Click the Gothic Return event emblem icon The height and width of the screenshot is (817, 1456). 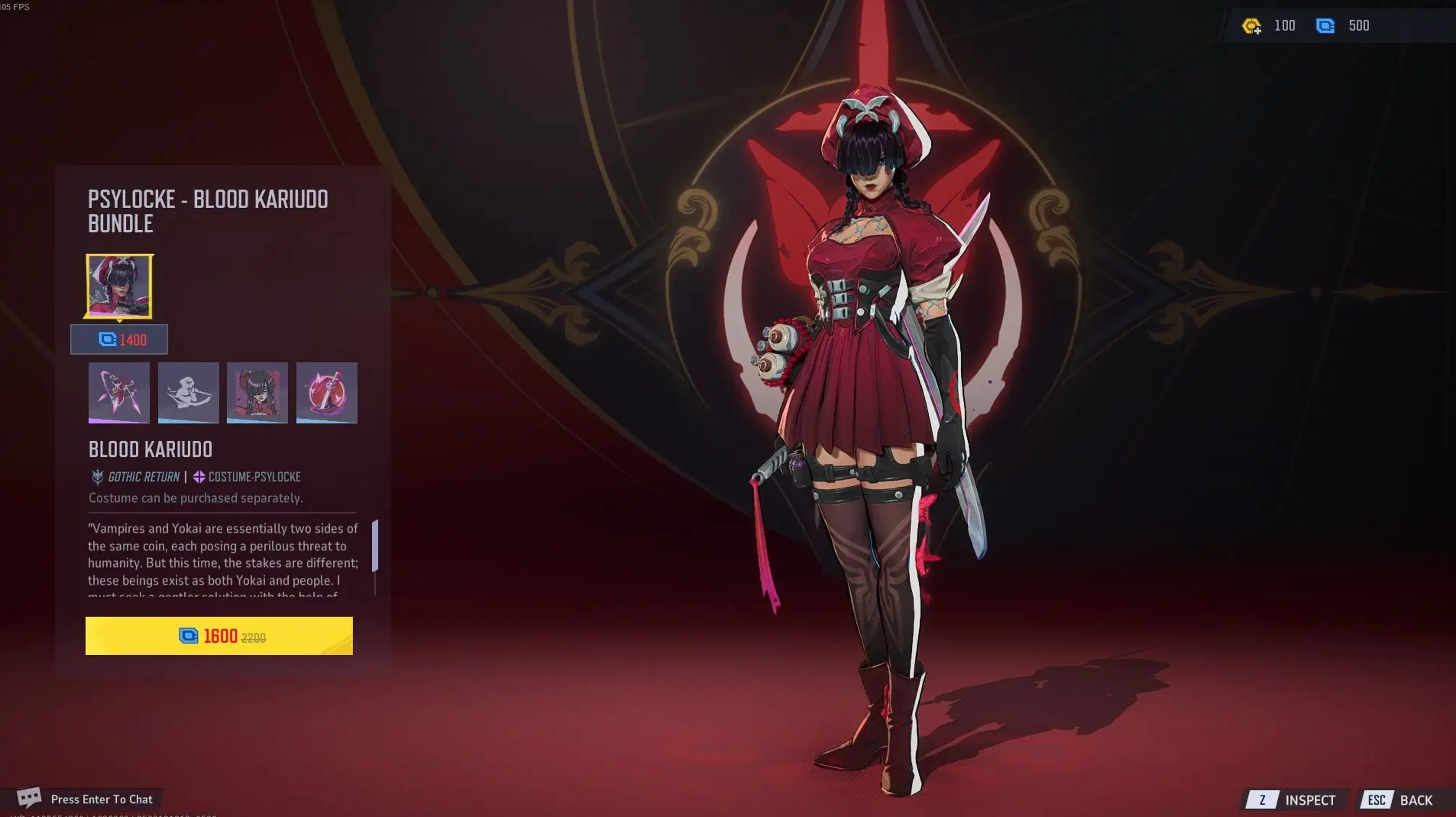[x=97, y=477]
